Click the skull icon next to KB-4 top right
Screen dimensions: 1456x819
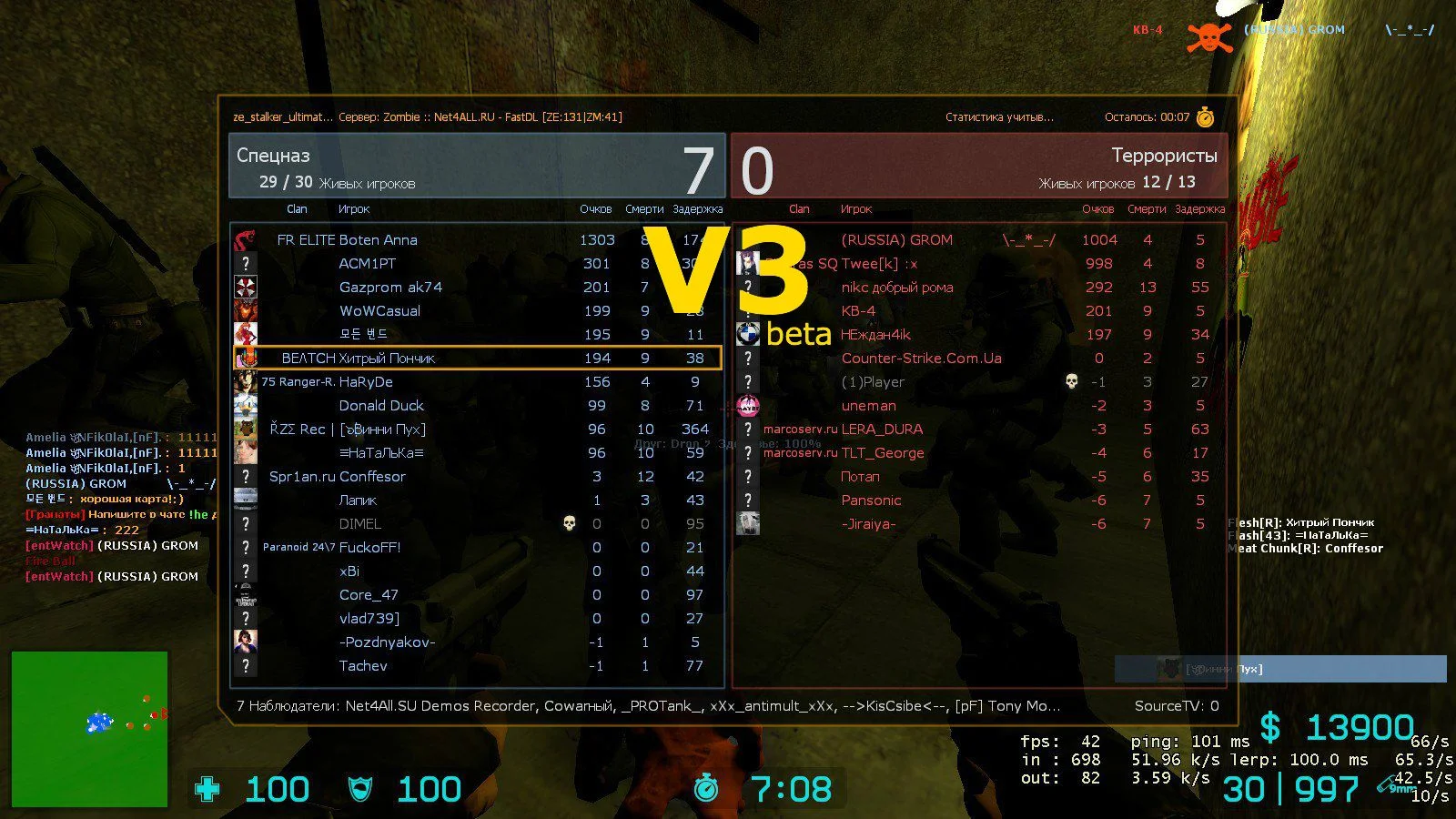(x=1208, y=38)
